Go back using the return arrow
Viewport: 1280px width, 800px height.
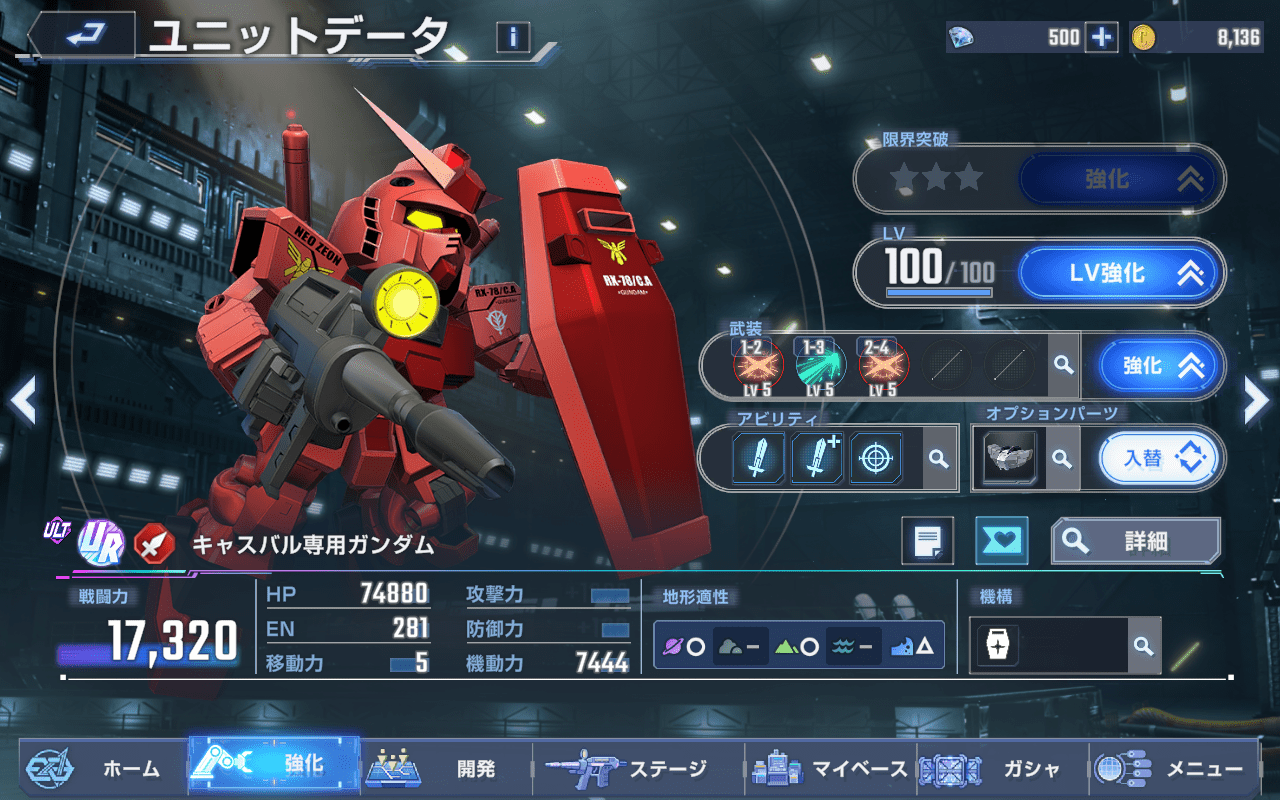coord(82,36)
